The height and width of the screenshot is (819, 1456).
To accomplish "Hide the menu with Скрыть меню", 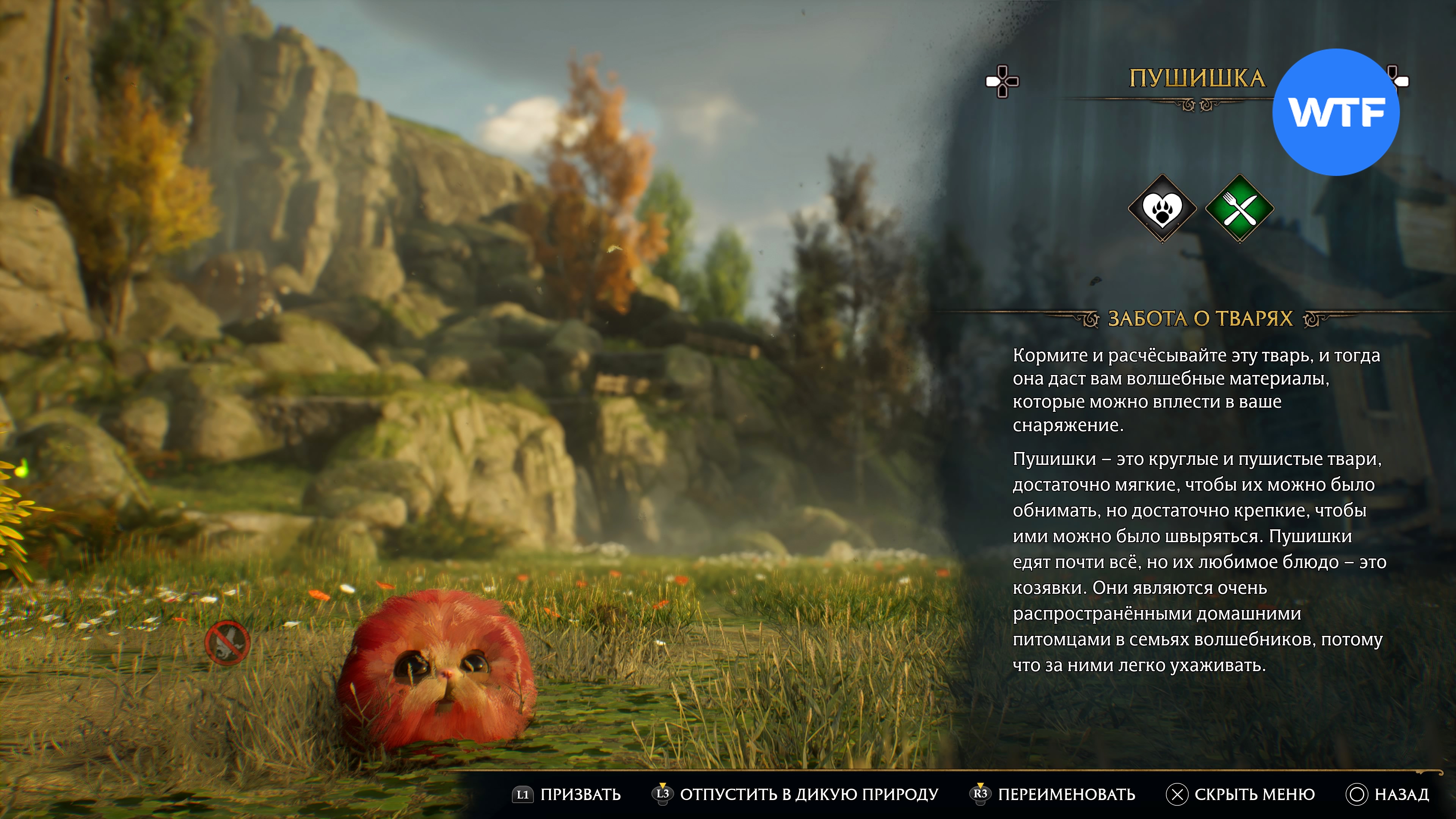I will click(x=1241, y=794).
